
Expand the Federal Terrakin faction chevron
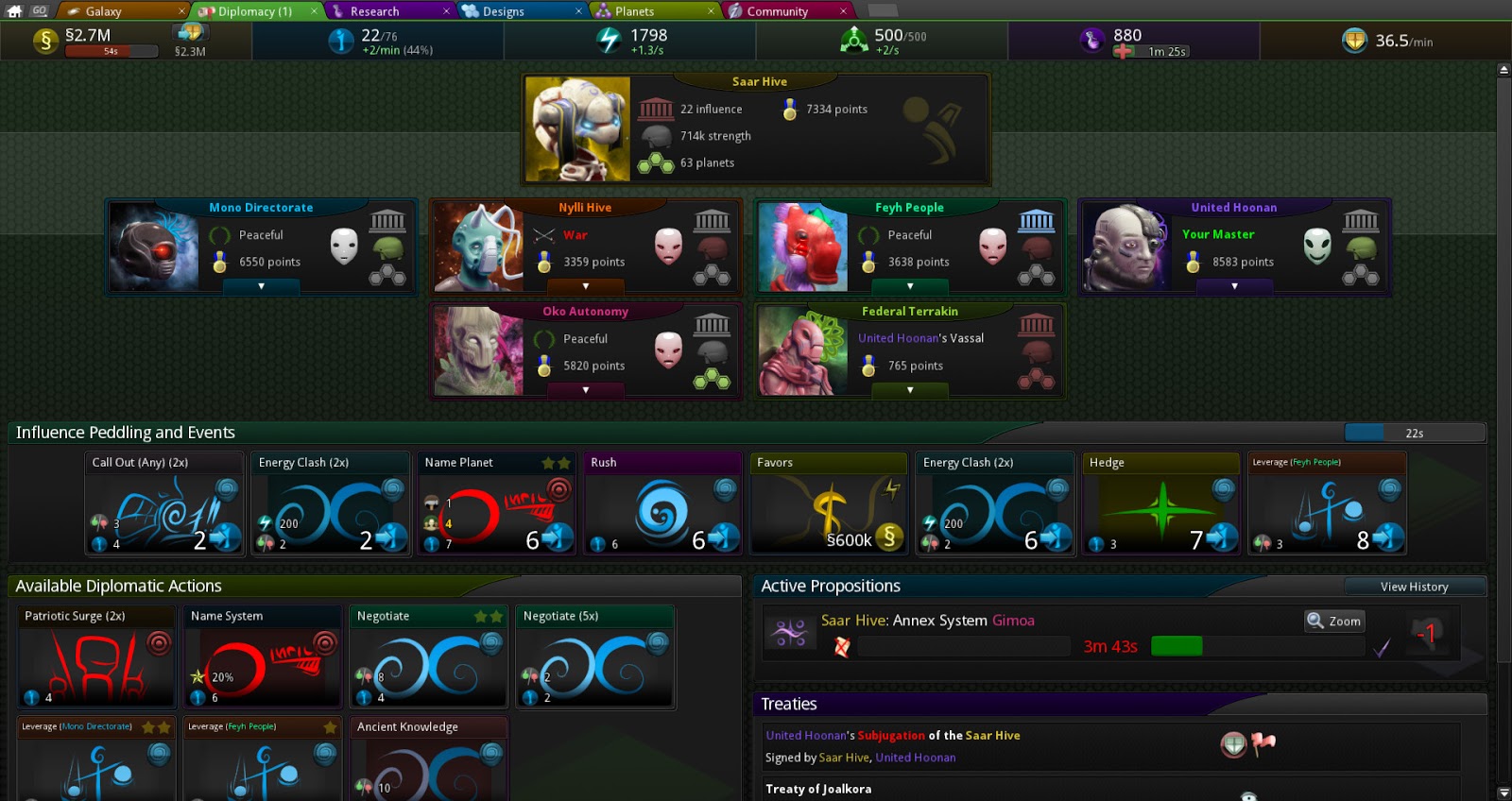[909, 391]
